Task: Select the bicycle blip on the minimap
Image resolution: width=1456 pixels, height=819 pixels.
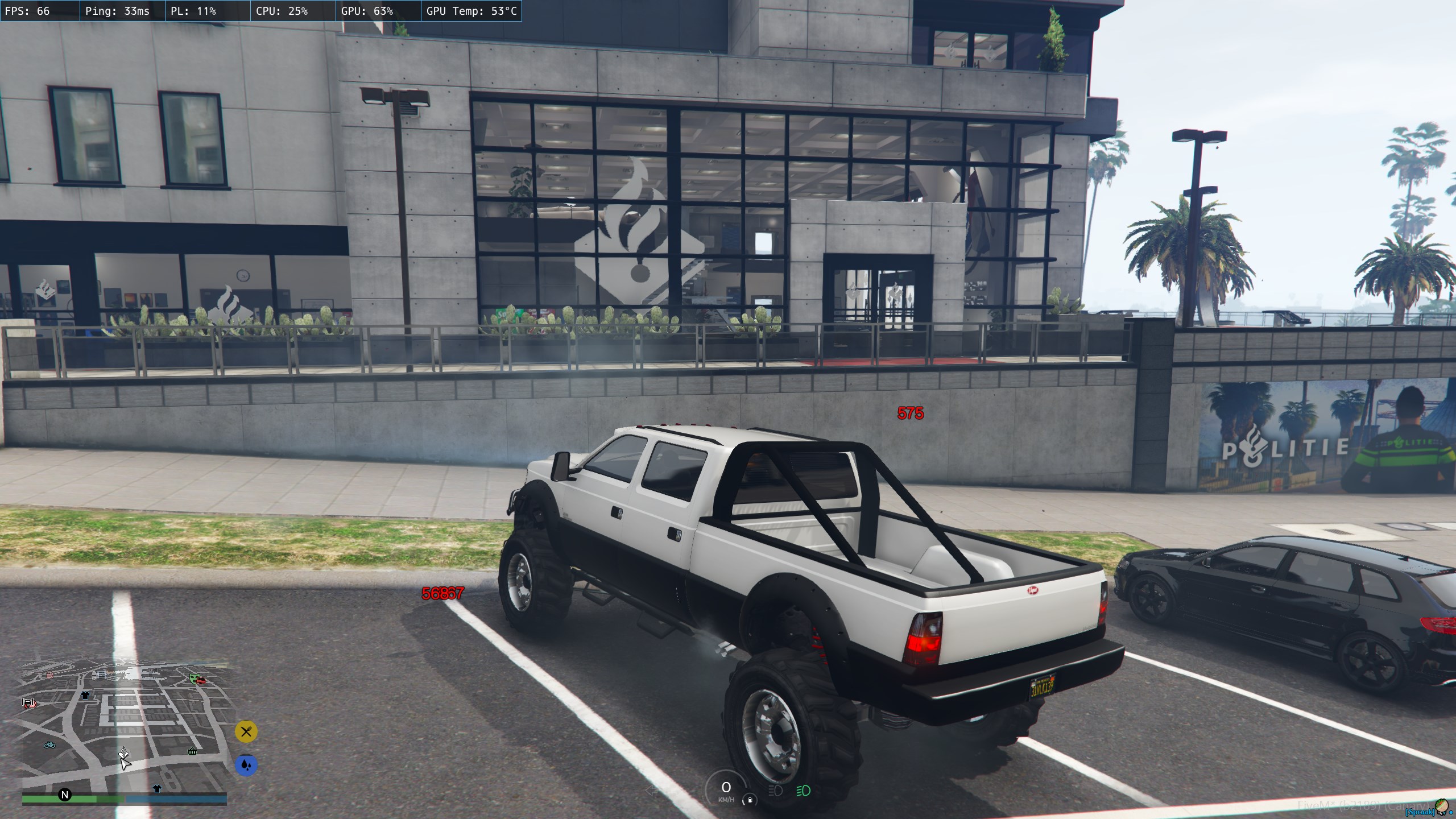Action: (x=49, y=744)
